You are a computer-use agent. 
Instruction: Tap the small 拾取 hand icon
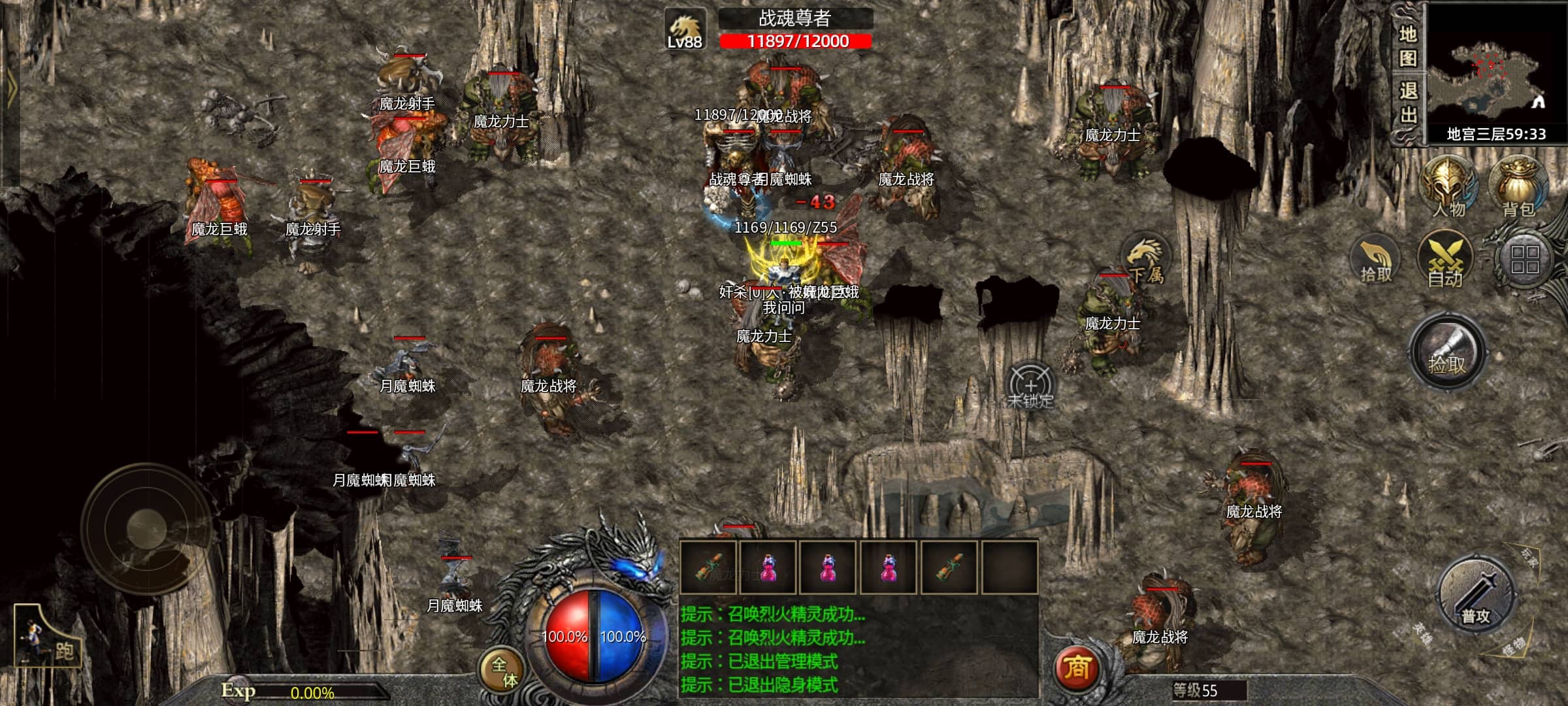1375,260
